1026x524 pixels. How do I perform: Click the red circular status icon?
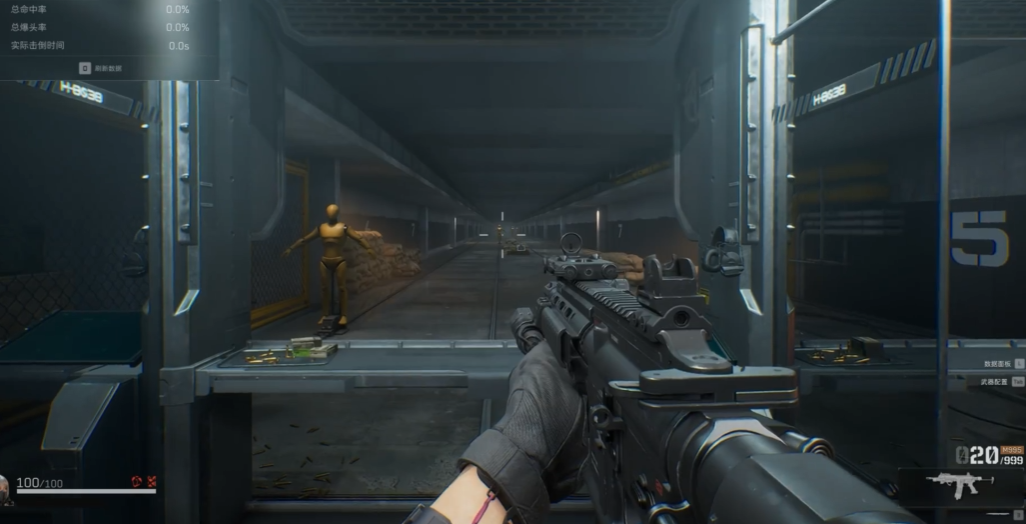click(136, 482)
